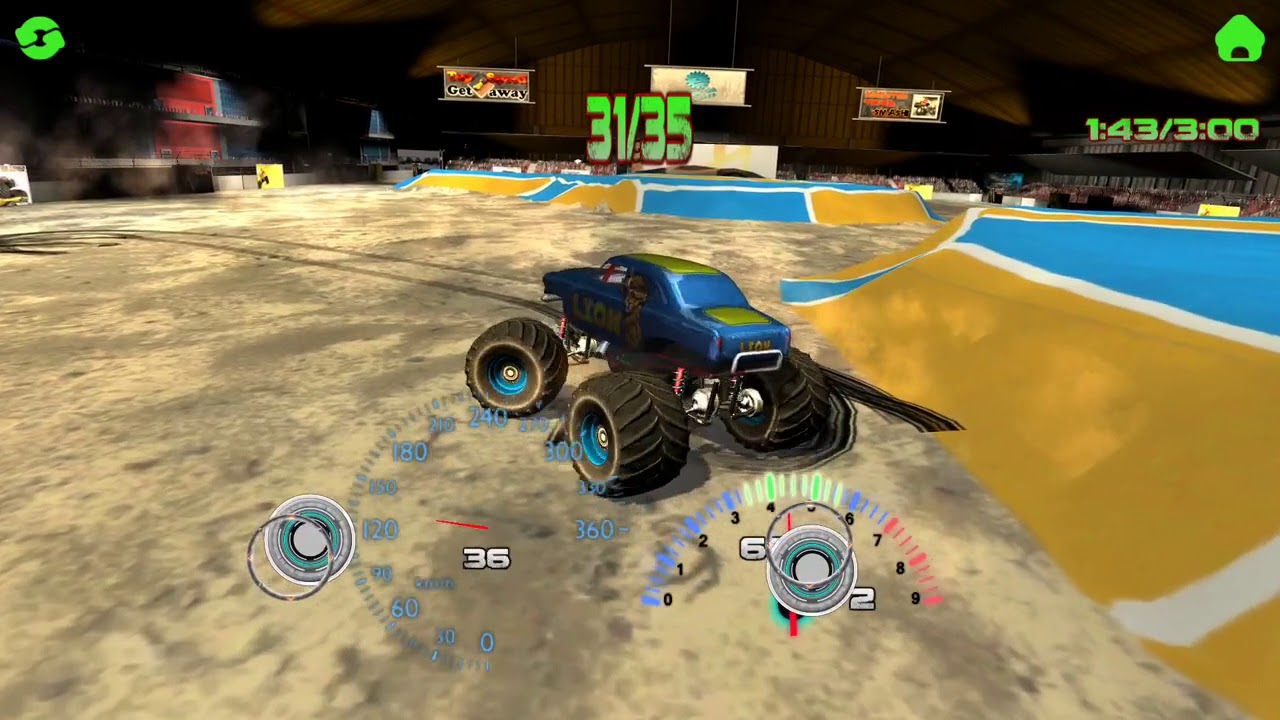Tap the green home icon top-right

(1238, 40)
